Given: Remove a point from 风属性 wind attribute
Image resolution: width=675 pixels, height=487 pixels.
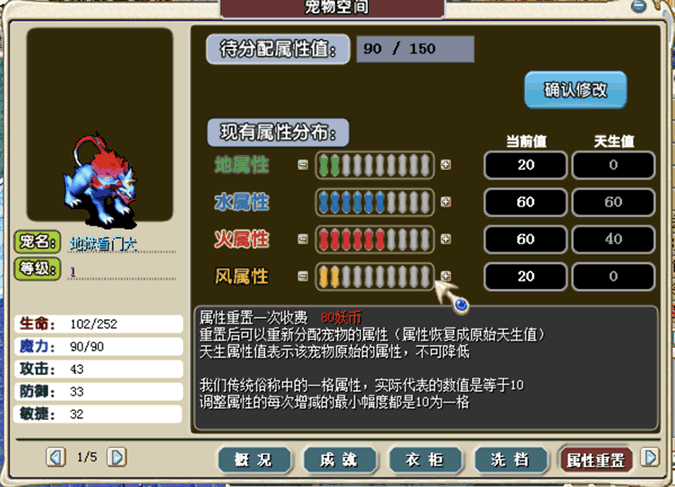Looking at the screenshot, I should click(302, 276).
